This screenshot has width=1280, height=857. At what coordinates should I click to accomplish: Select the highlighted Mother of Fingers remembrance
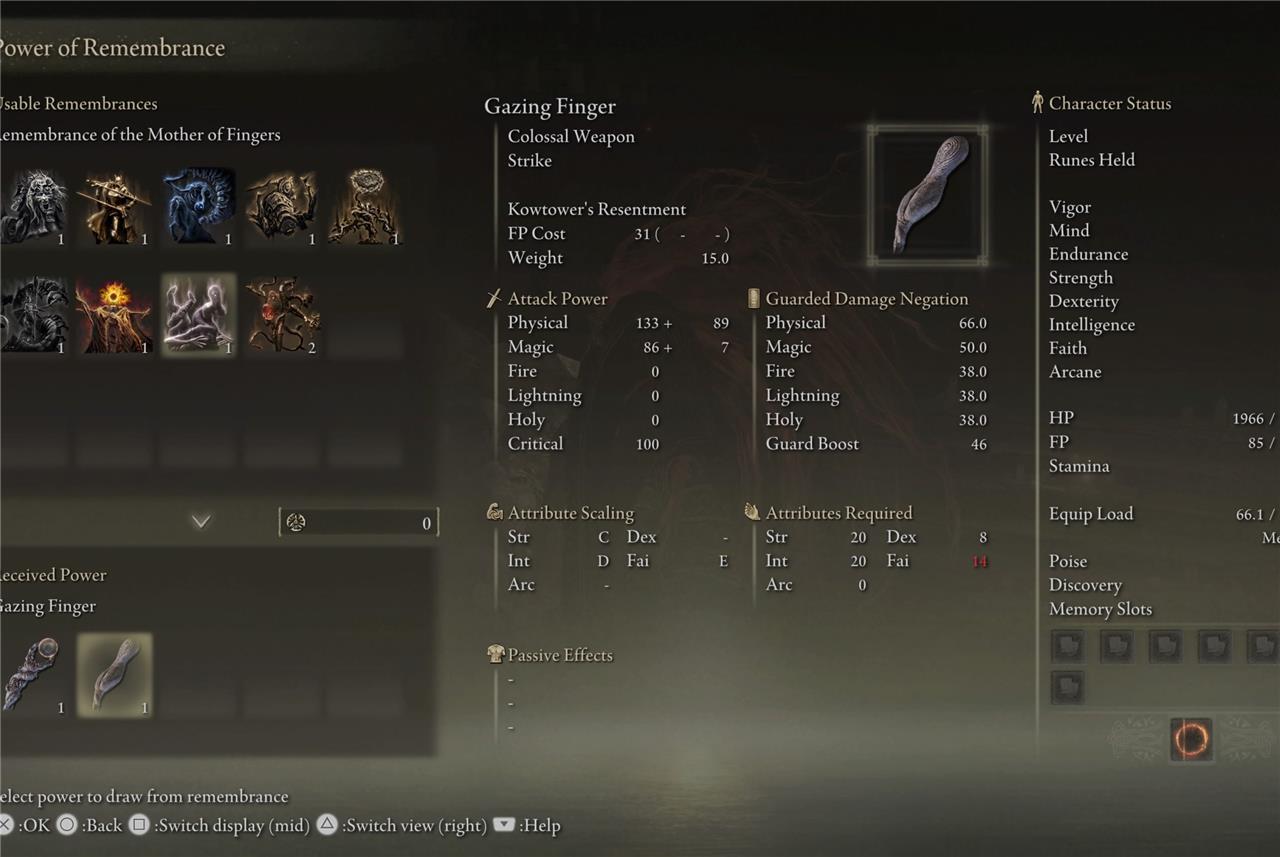click(x=199, y=316)
